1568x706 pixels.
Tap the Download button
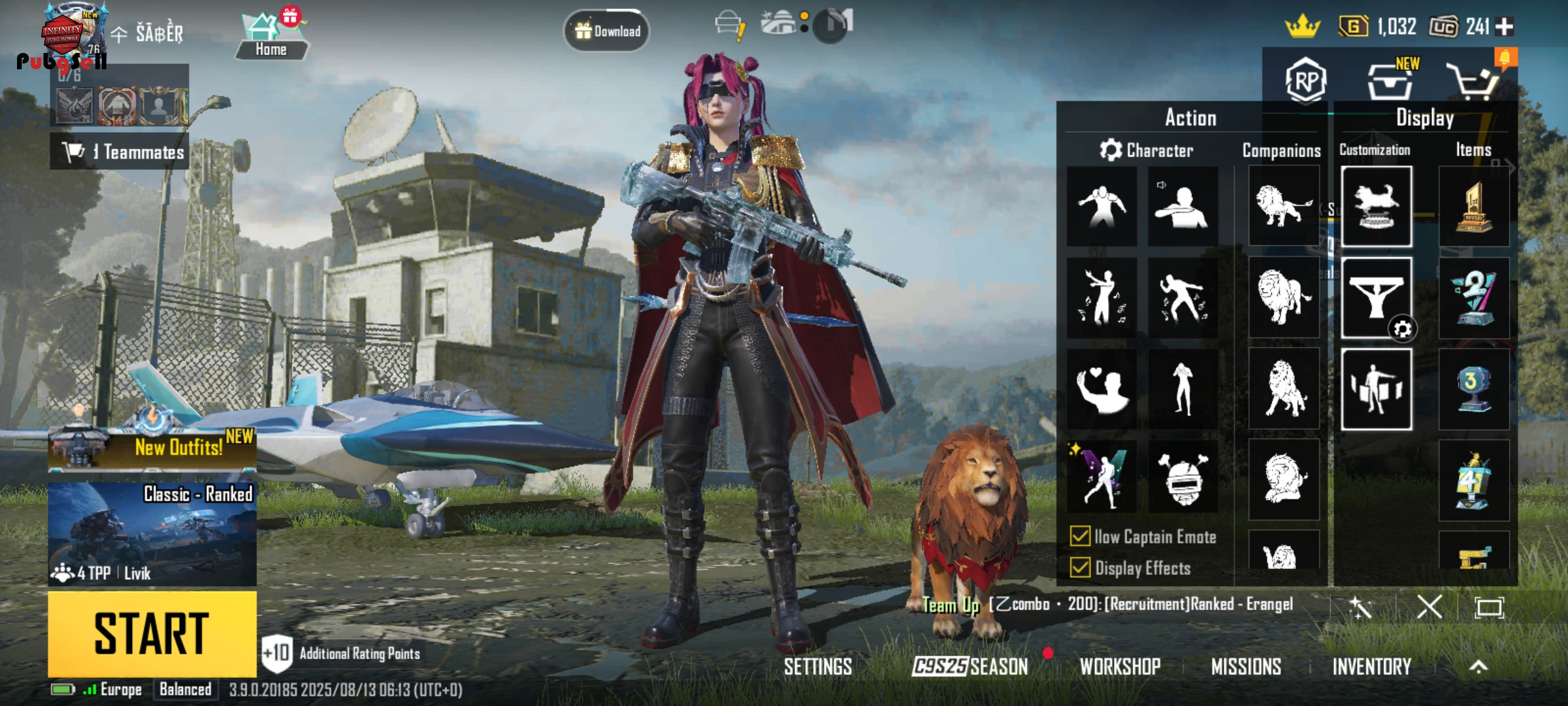coord(607,31)
